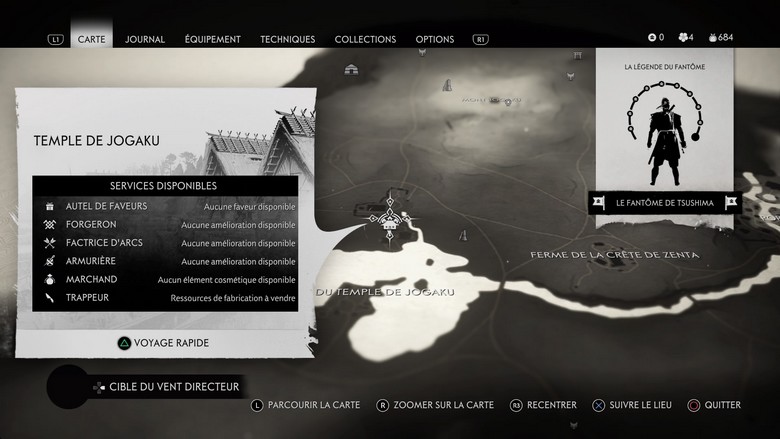Select the Ferme de la Crête de Zenta label
This screenshot has height=439, width=780.
click(x=614, y=255)
